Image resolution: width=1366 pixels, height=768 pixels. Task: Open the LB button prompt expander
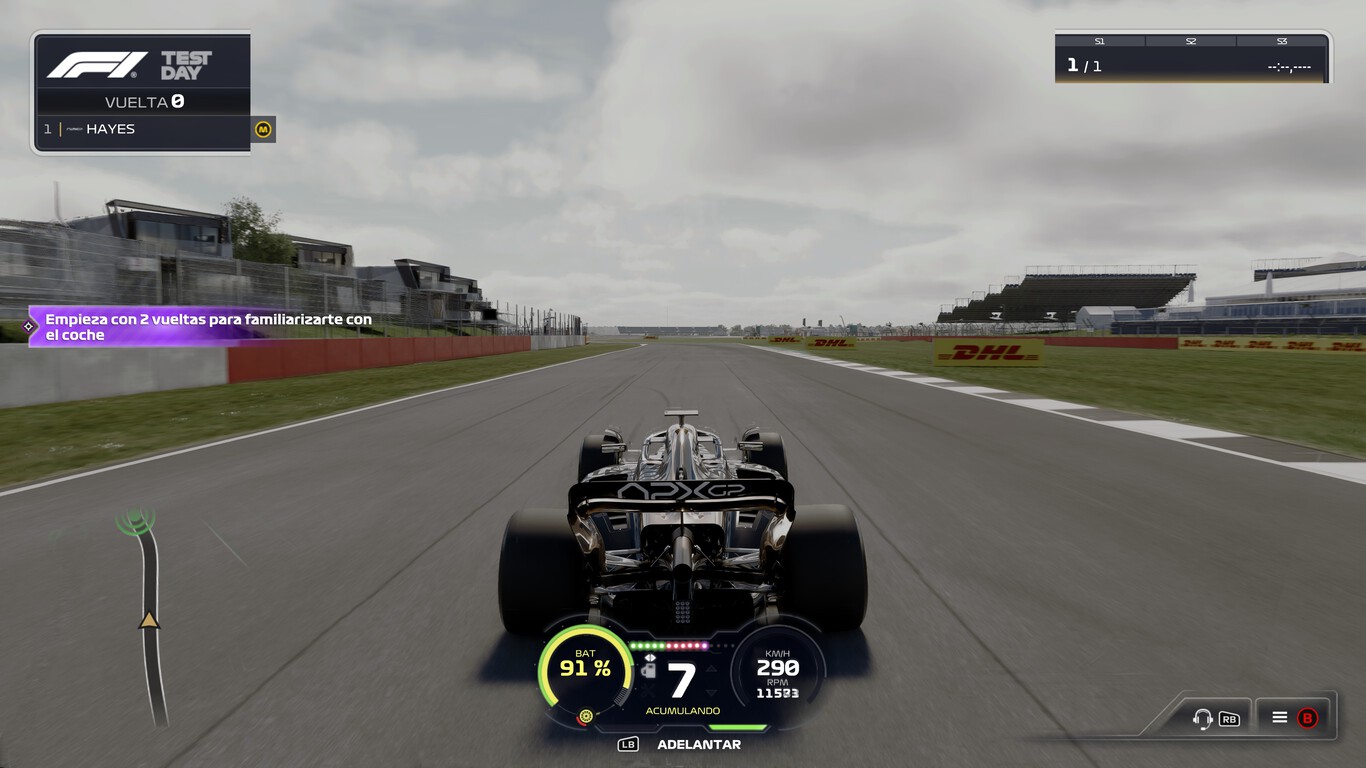click(x=628, y=745)
